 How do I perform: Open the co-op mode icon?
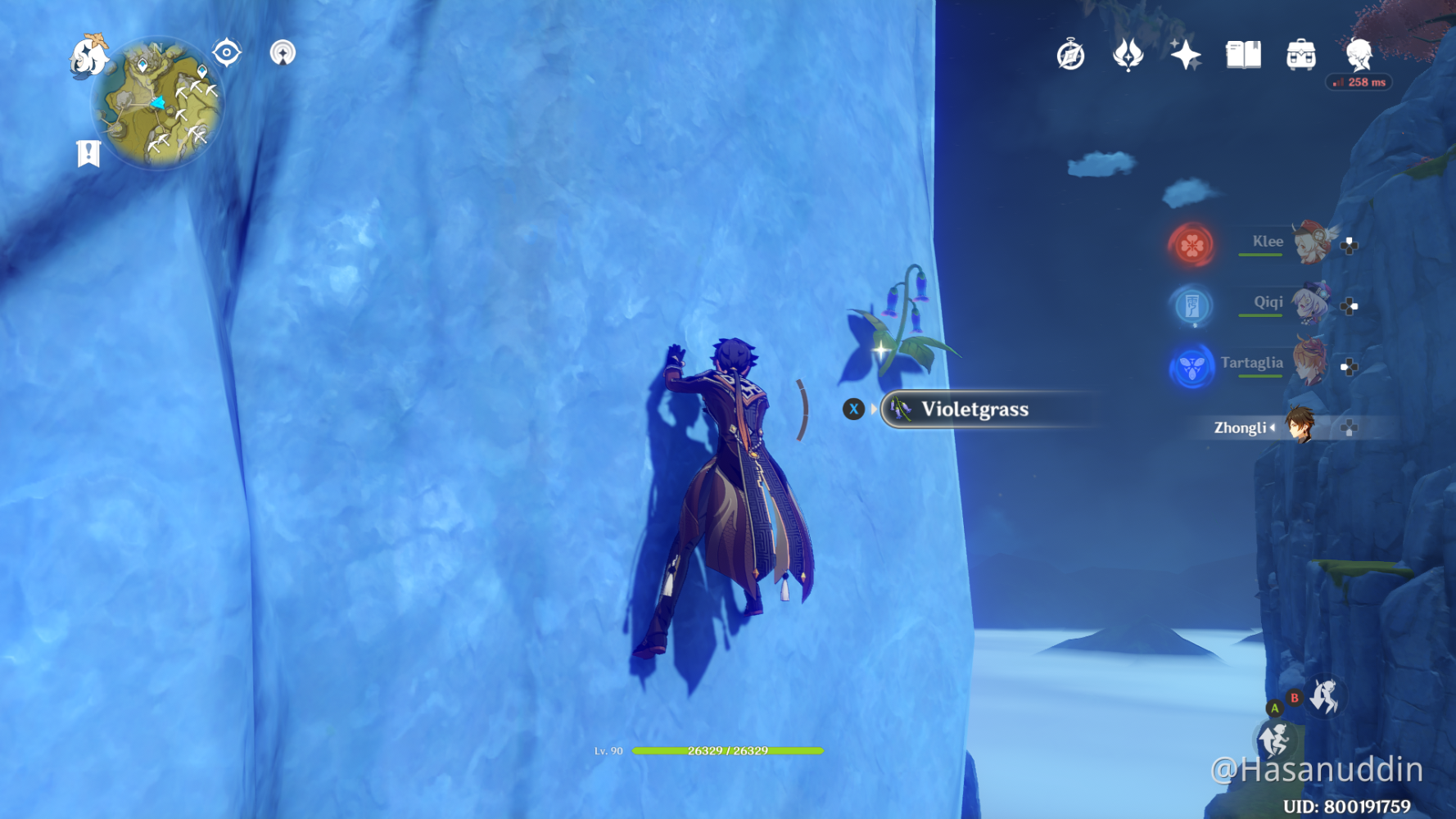pos(283,53)
